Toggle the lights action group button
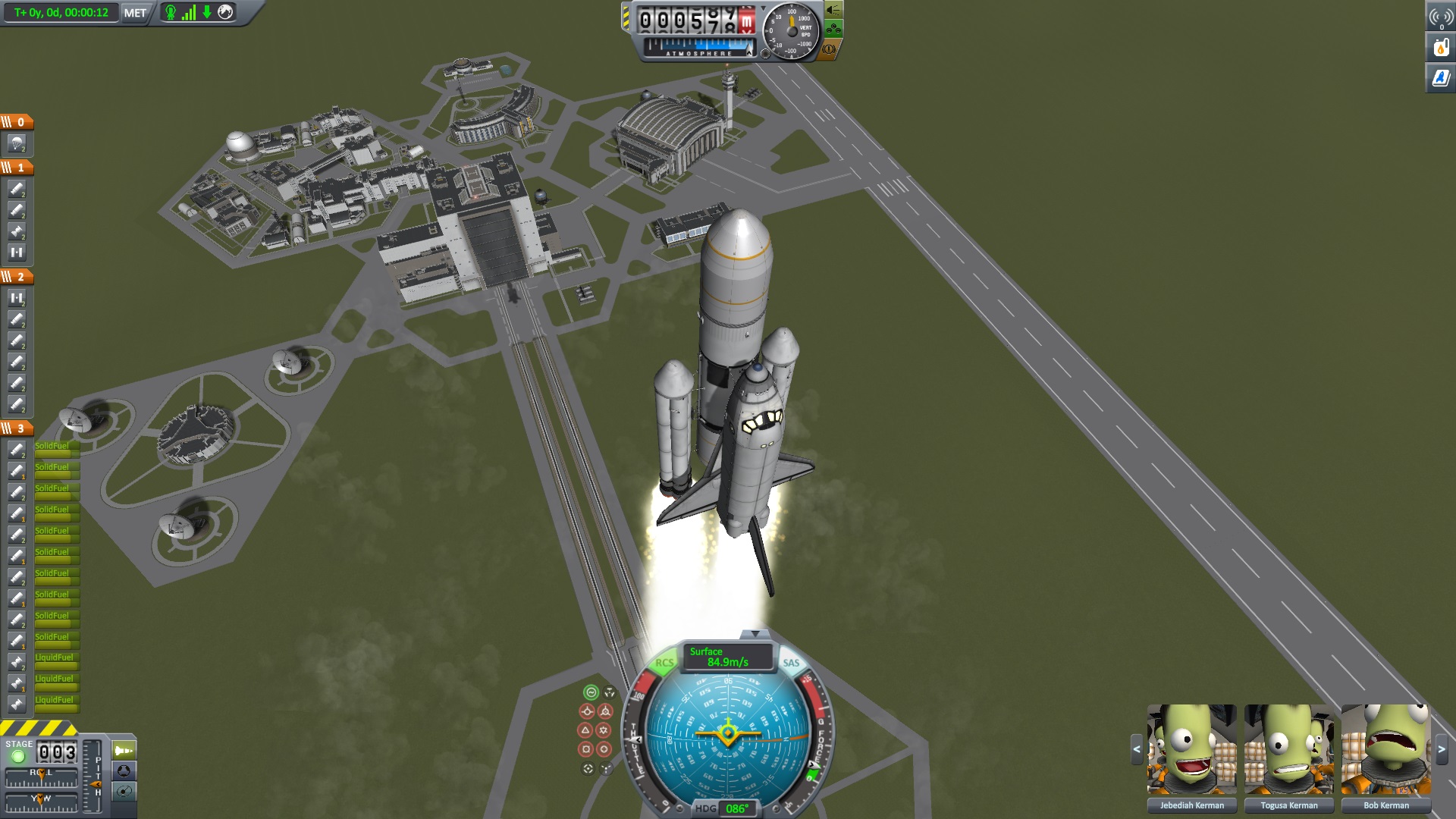Viewport: 1456px width, 819px height. coord(833,10)
